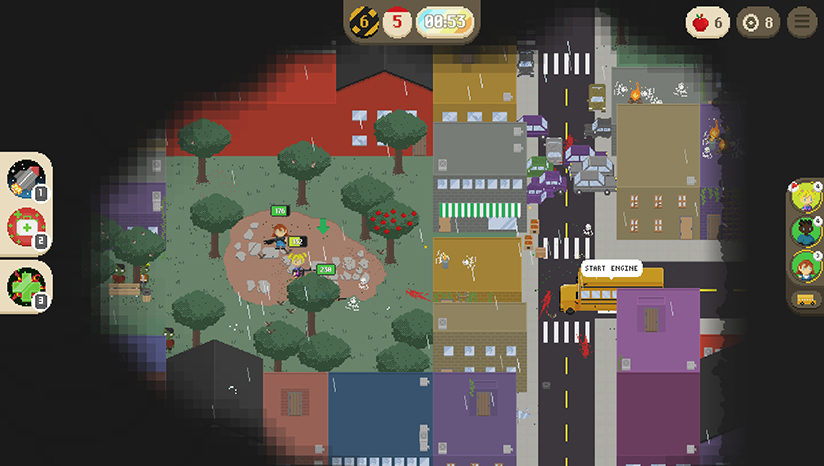Image resolution: width=824 pixels, height=466 pixels.
Task: Select the dark-haired survivor in blue shirt
Action: point(805,232)
